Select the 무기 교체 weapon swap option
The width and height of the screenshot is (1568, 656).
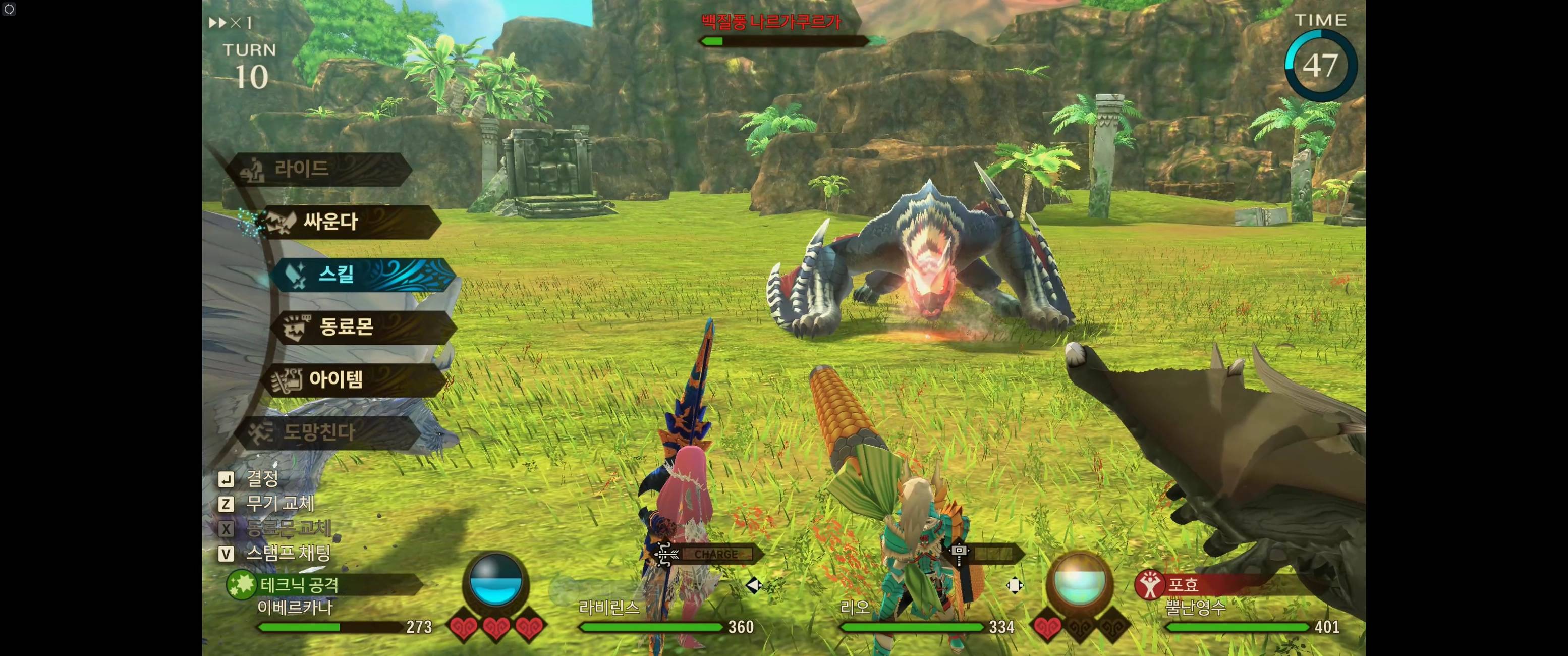pyautogui.click(x=279, y=504)
